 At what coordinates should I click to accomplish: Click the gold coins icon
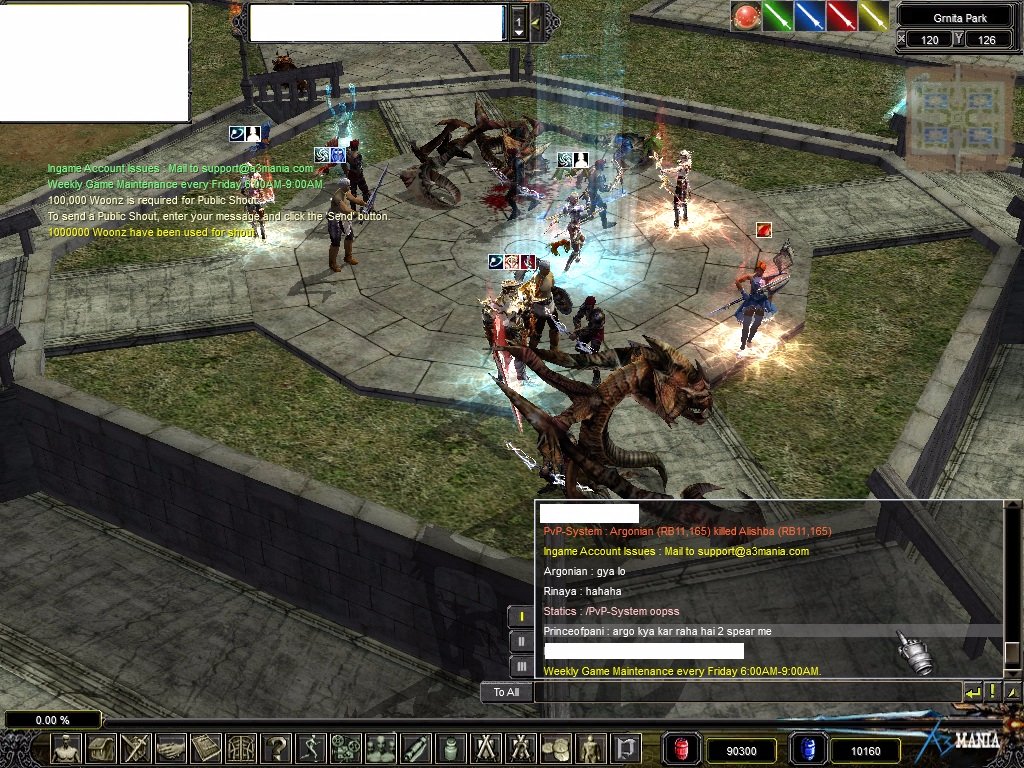point(556,748)
